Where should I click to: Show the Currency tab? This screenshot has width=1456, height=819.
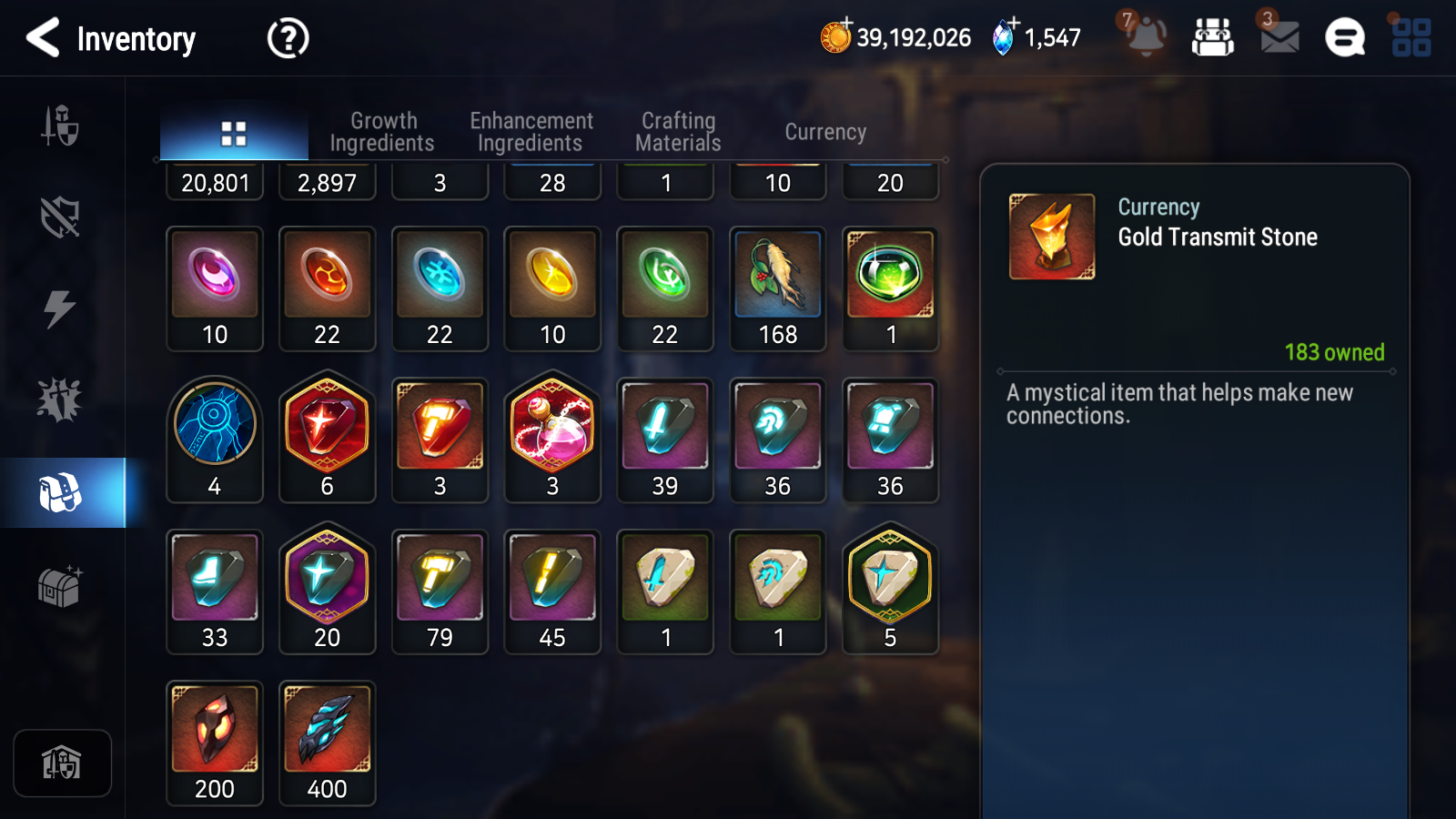pos(825,132)
